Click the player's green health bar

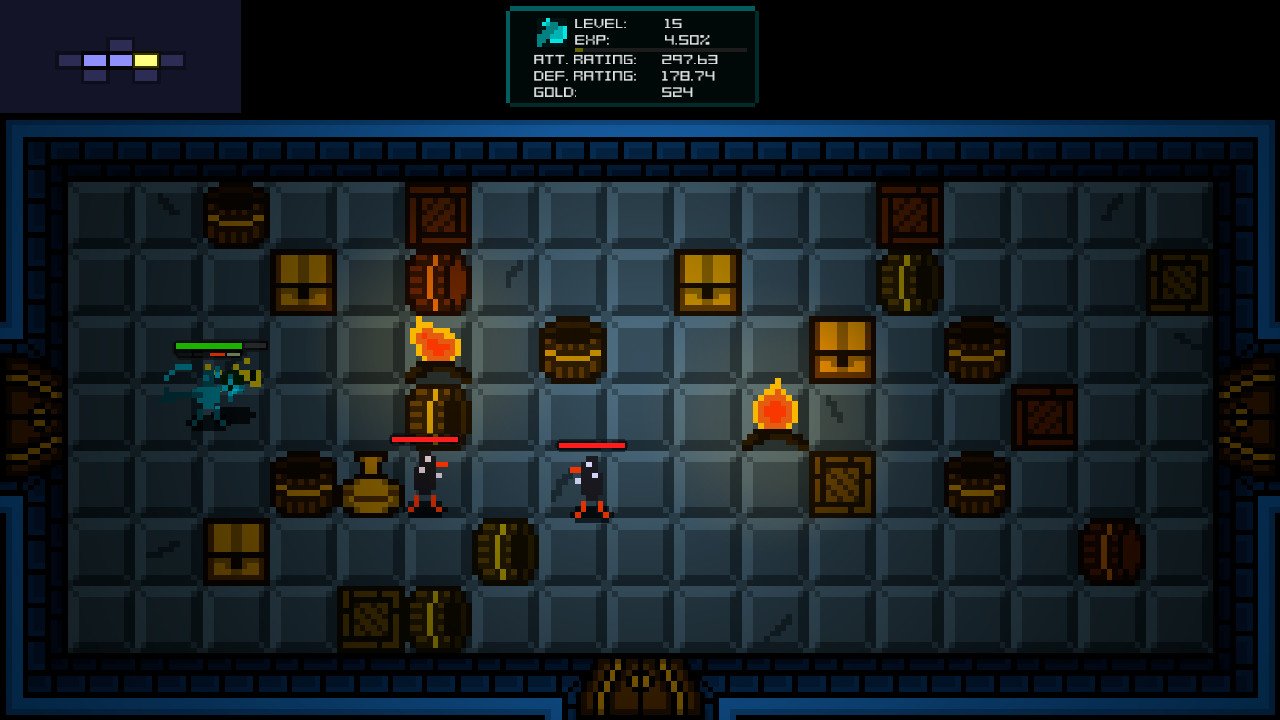[x=210, y=344]
